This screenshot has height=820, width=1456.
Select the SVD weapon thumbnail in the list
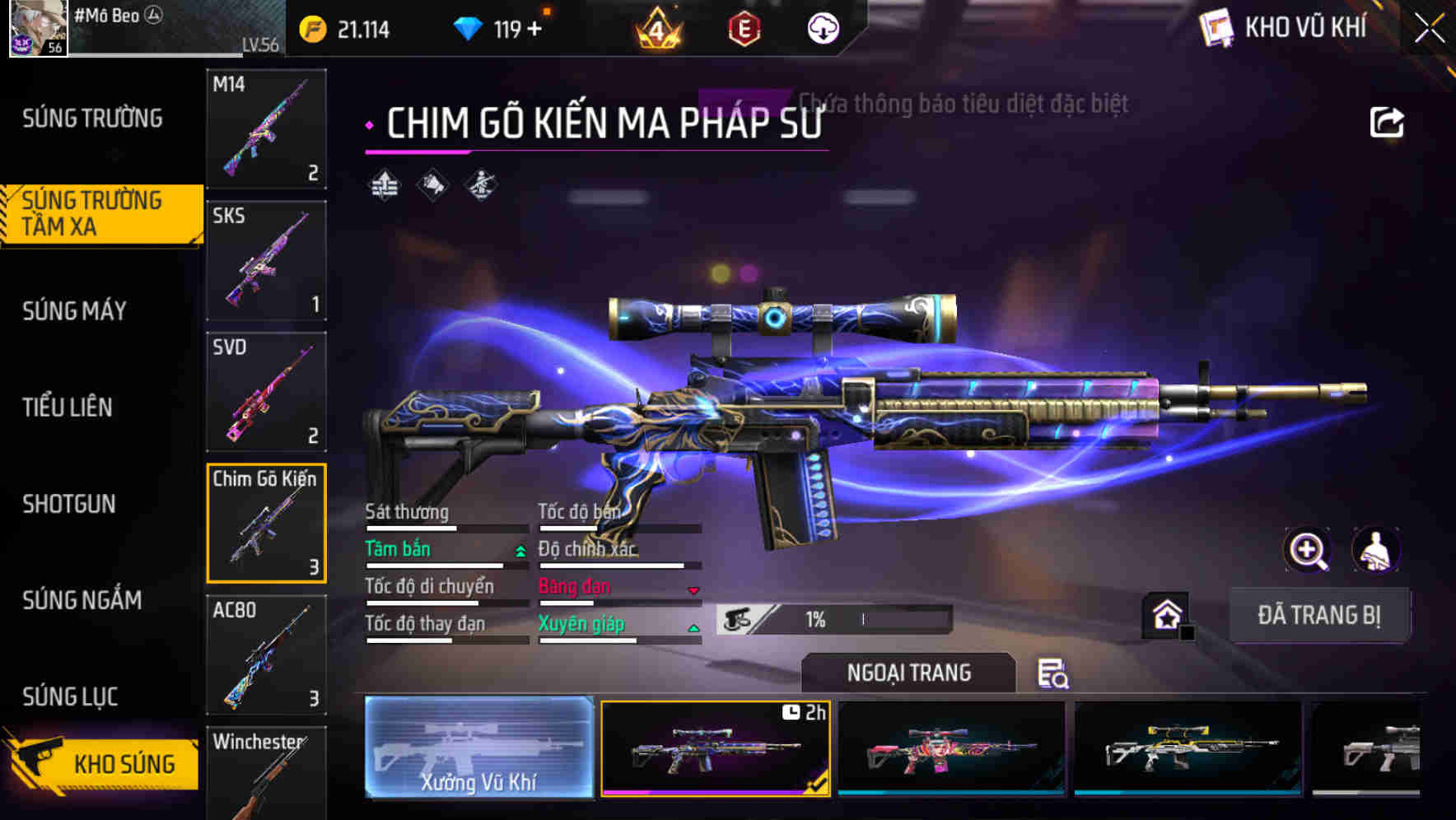pos(265,392)
